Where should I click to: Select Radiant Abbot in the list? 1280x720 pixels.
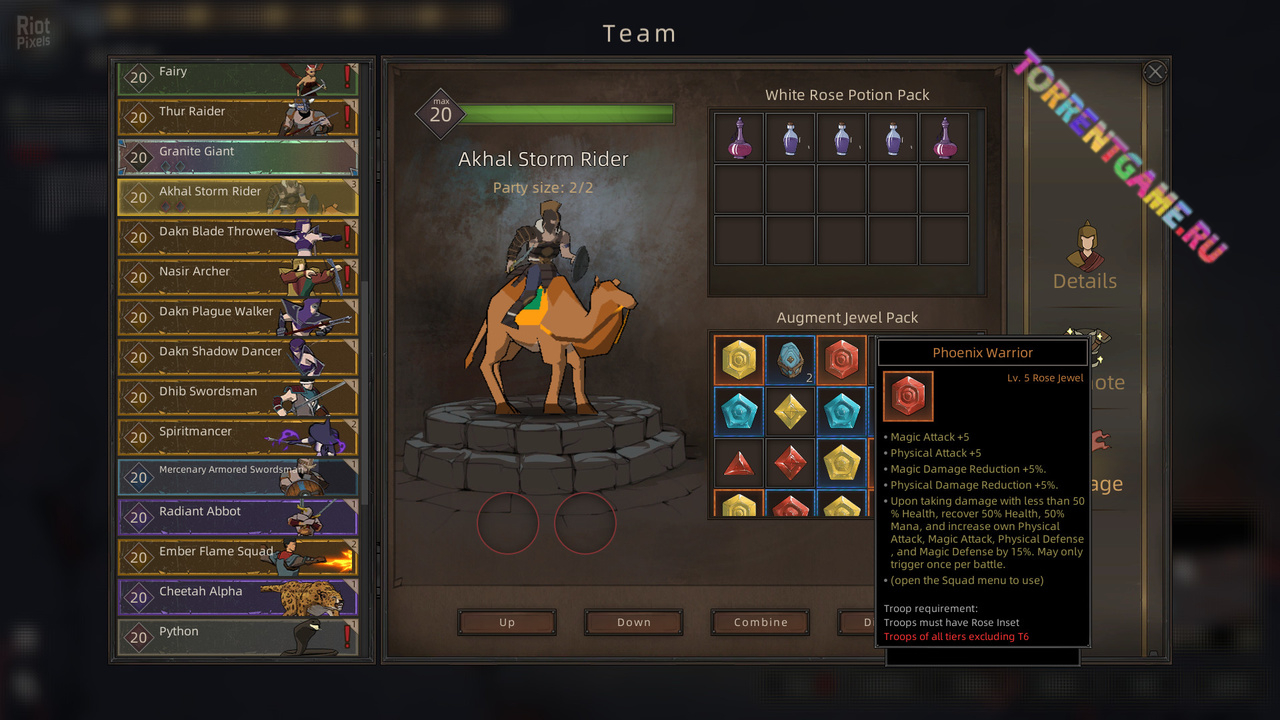[x=237, y=517]
